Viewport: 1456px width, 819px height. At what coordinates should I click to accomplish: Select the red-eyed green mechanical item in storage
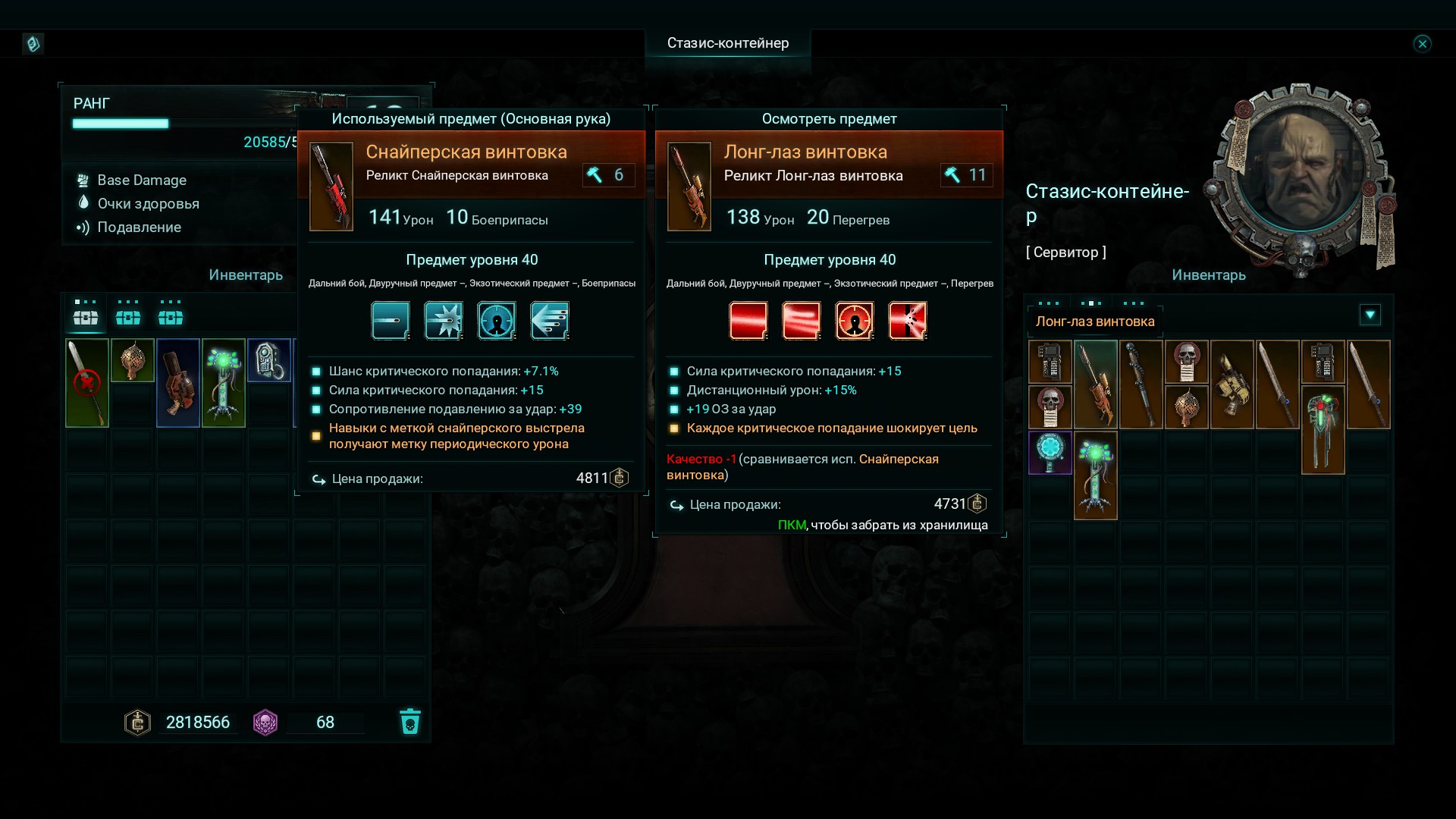pos(1323,429)
